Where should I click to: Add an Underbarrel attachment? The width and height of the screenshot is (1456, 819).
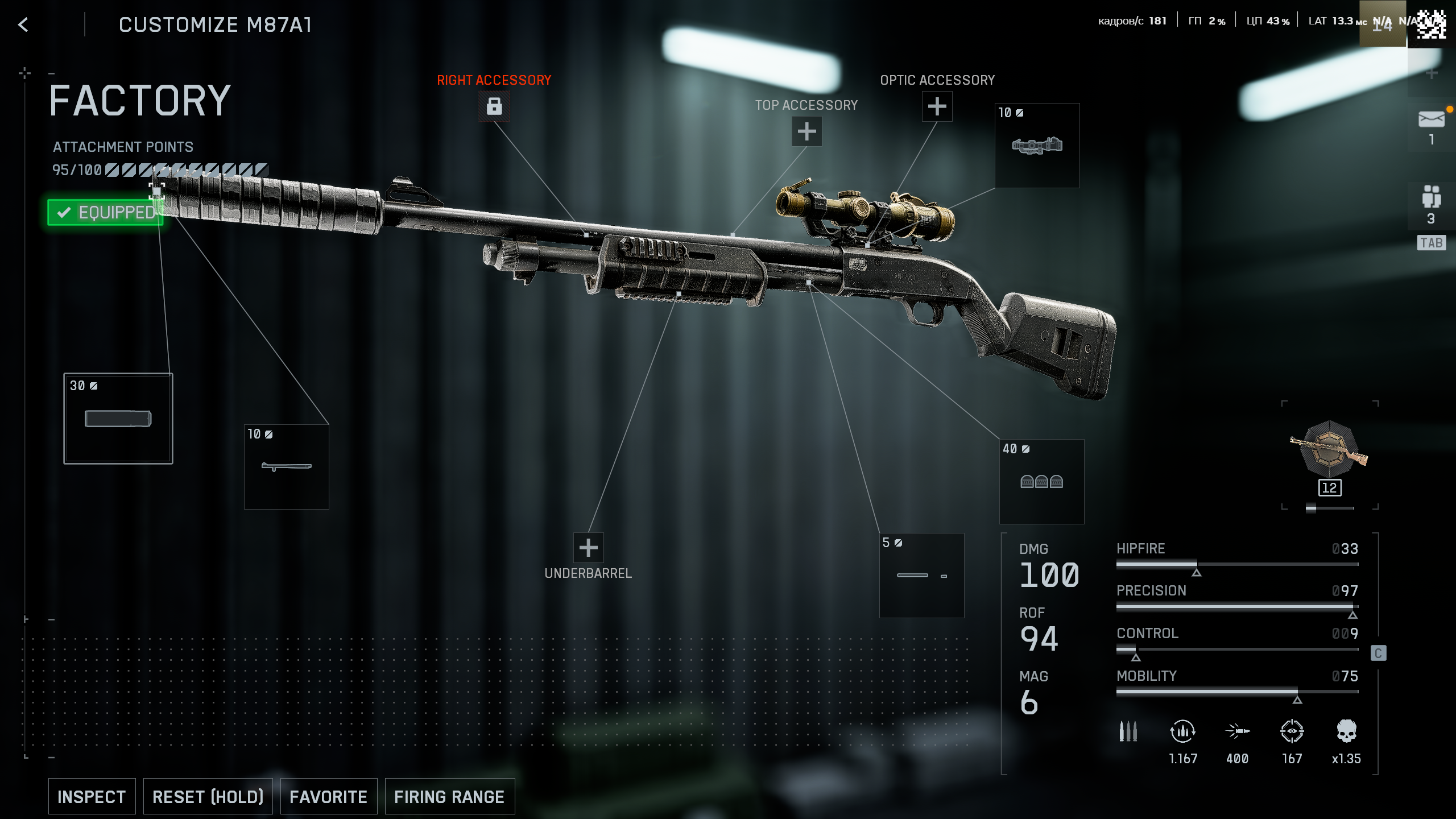pos(588,548)
